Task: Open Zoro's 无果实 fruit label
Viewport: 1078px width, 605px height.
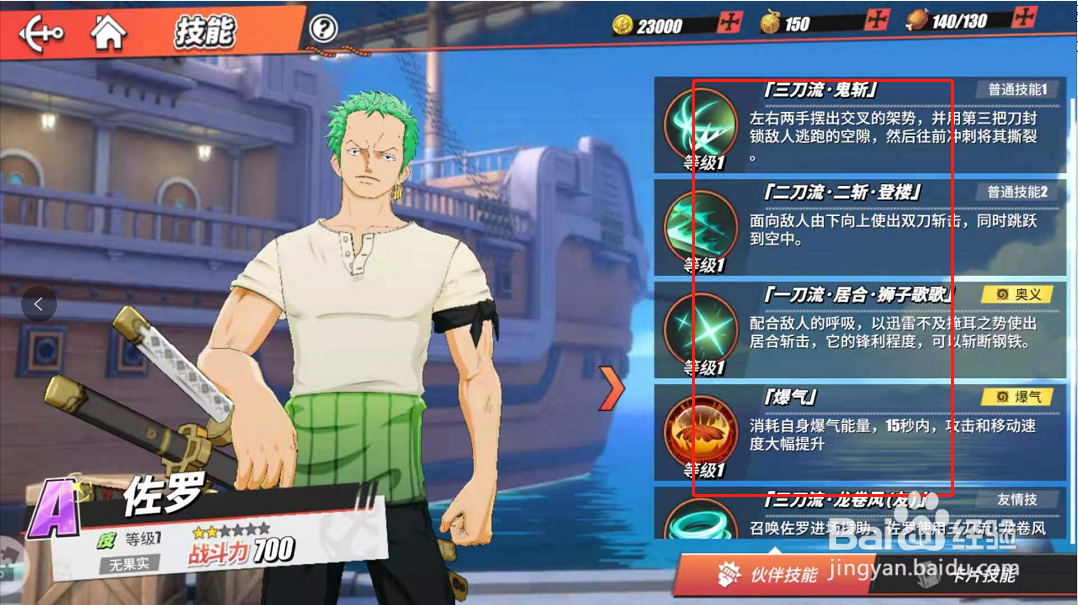Action: 130,565
